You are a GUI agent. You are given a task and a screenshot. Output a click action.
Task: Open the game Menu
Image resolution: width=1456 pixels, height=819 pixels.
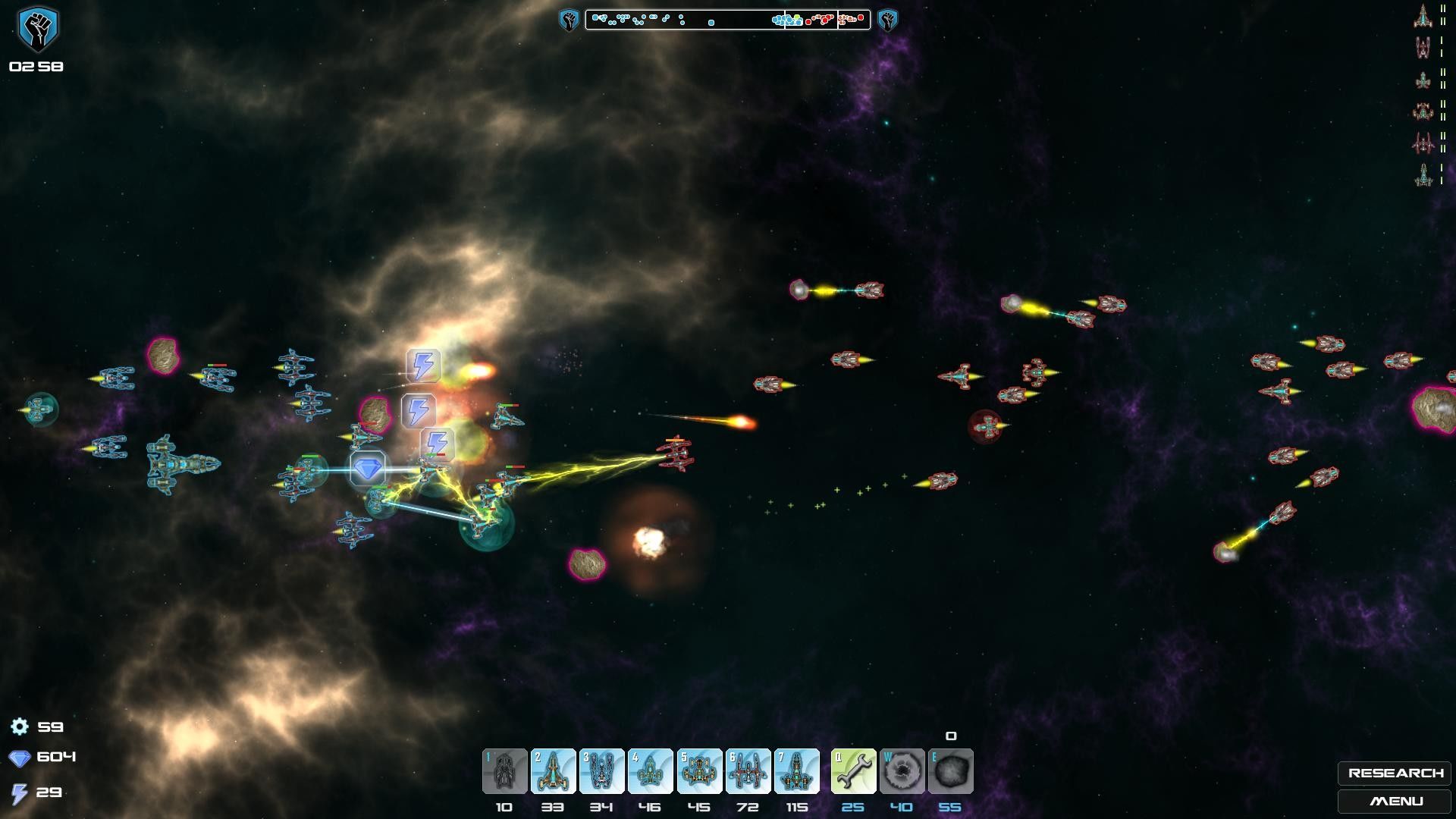click(1395, 801)
